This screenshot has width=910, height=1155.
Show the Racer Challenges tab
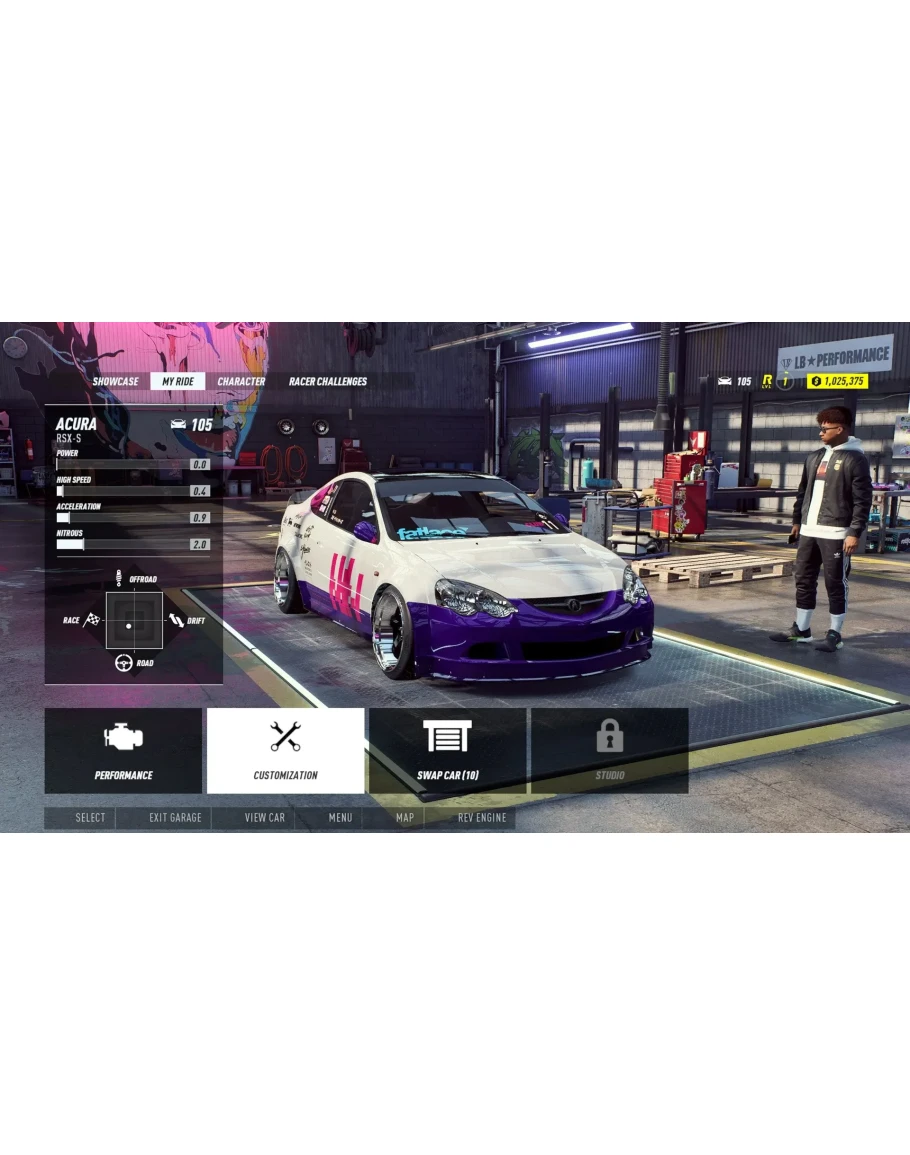click(328, 381)
